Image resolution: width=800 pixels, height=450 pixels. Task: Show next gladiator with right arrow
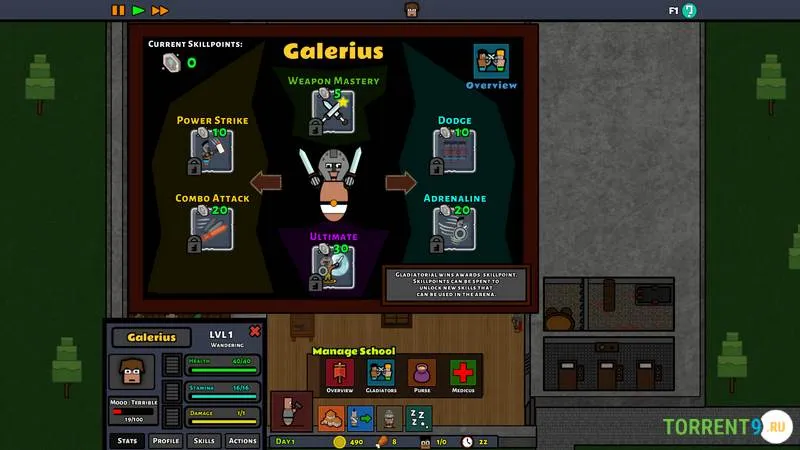400,182
